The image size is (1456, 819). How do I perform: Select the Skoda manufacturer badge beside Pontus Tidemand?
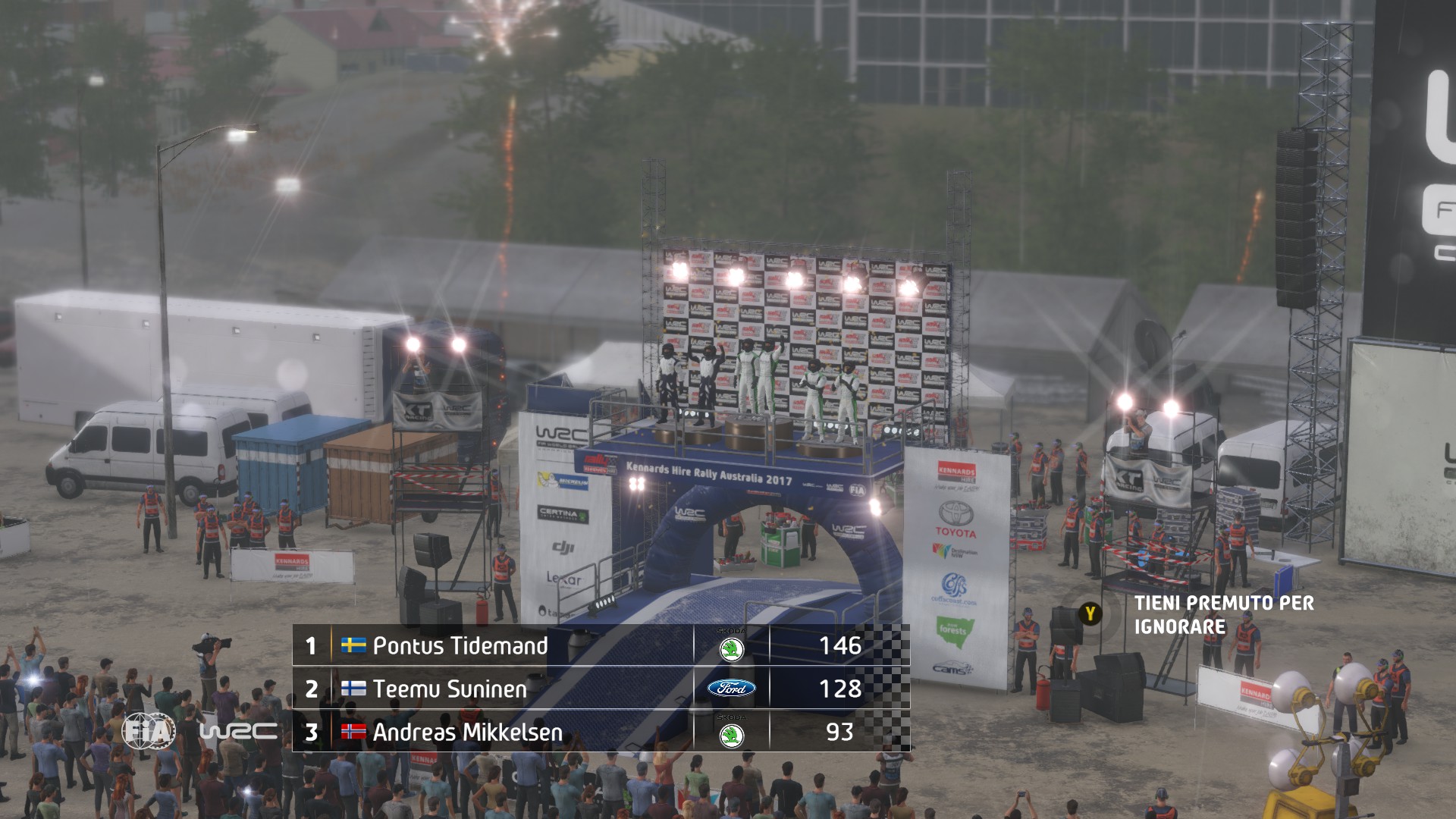click(x=732, y=649)
